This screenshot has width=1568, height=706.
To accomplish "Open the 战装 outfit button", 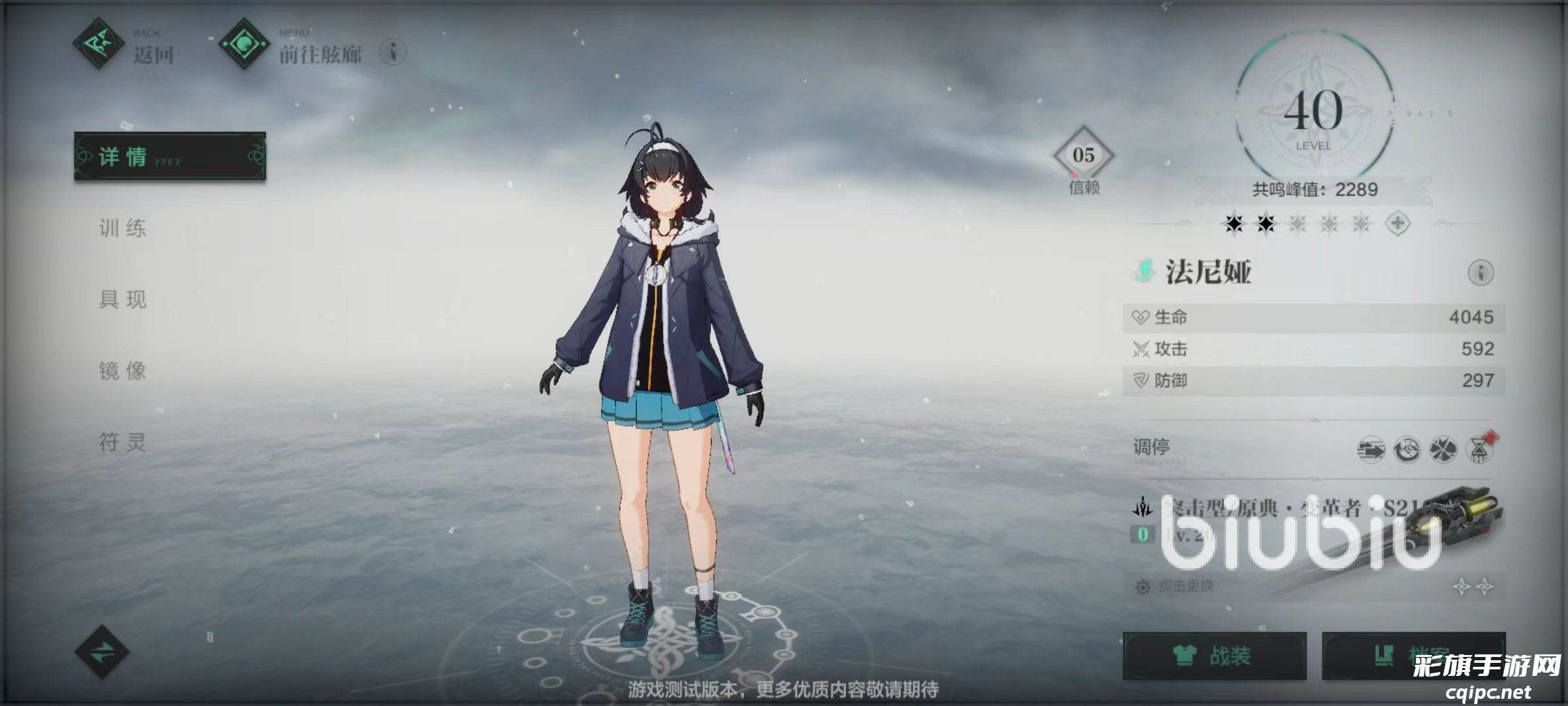I will 1215,656.
